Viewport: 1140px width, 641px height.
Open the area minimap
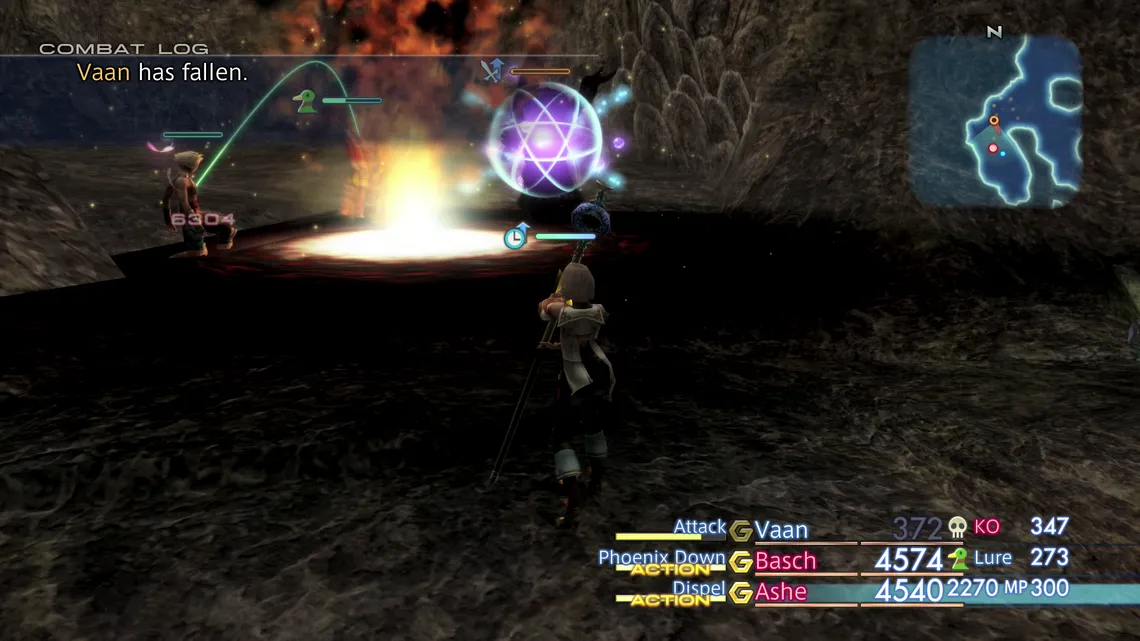point(996,121)
